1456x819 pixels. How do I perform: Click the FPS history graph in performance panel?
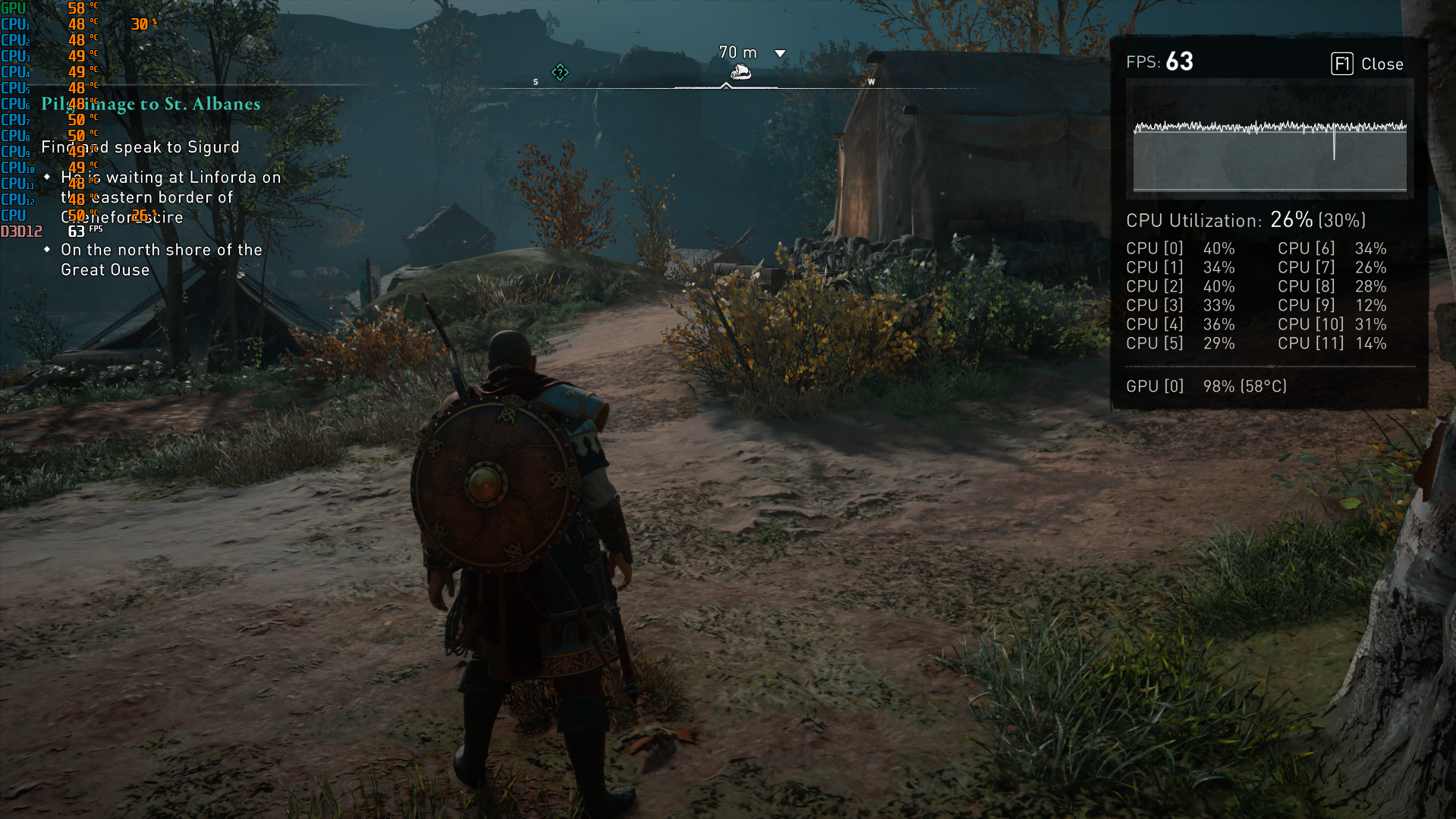(x=1269, y=138)
